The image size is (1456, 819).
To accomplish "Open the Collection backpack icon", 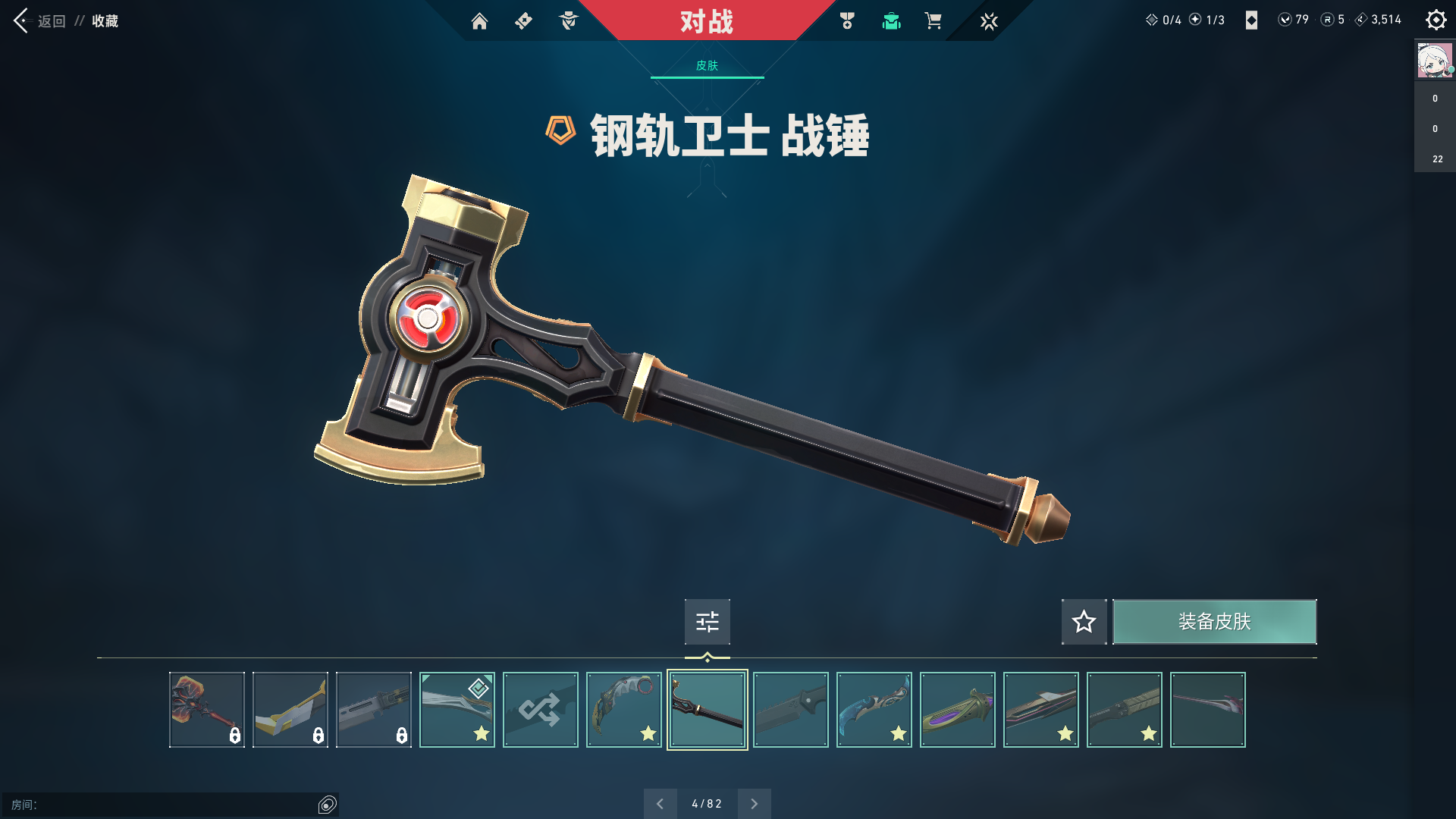I will click(891, 20).
